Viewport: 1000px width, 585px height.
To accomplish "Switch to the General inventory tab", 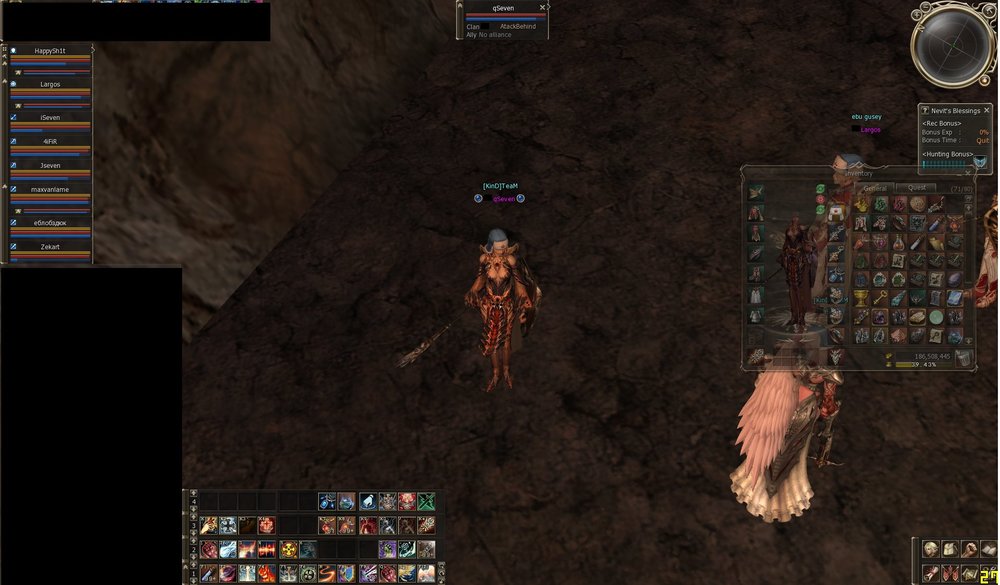I will point(875,188).
